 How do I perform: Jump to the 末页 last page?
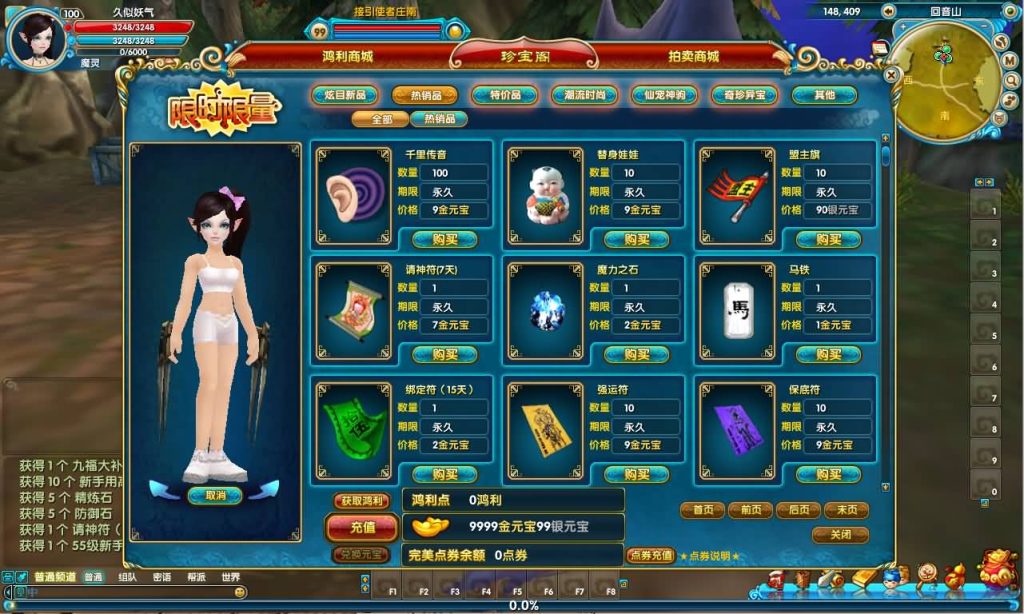click(846, 510)
